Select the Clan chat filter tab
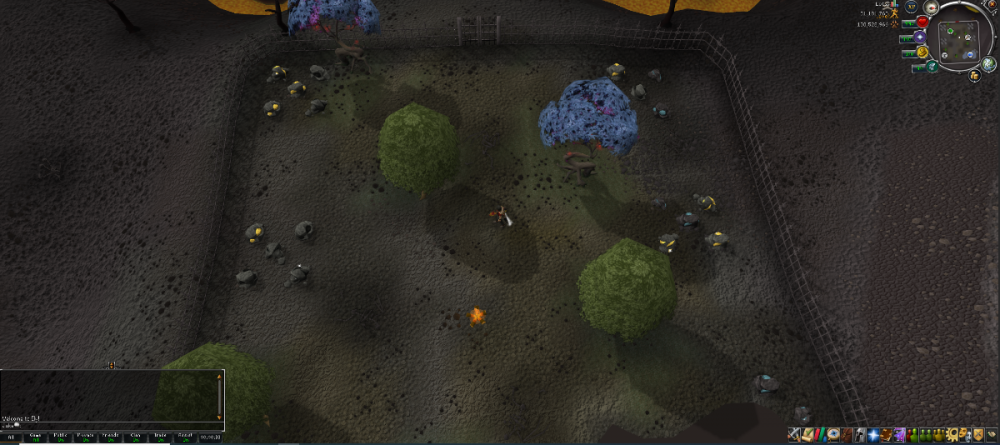The image size is (1000, 445). (135, 437)
